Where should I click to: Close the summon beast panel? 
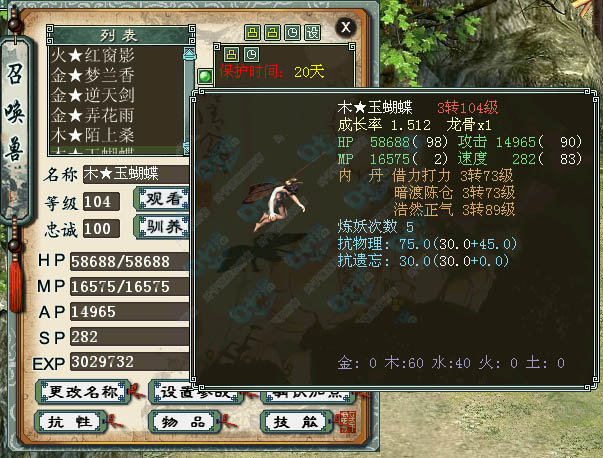346,27
